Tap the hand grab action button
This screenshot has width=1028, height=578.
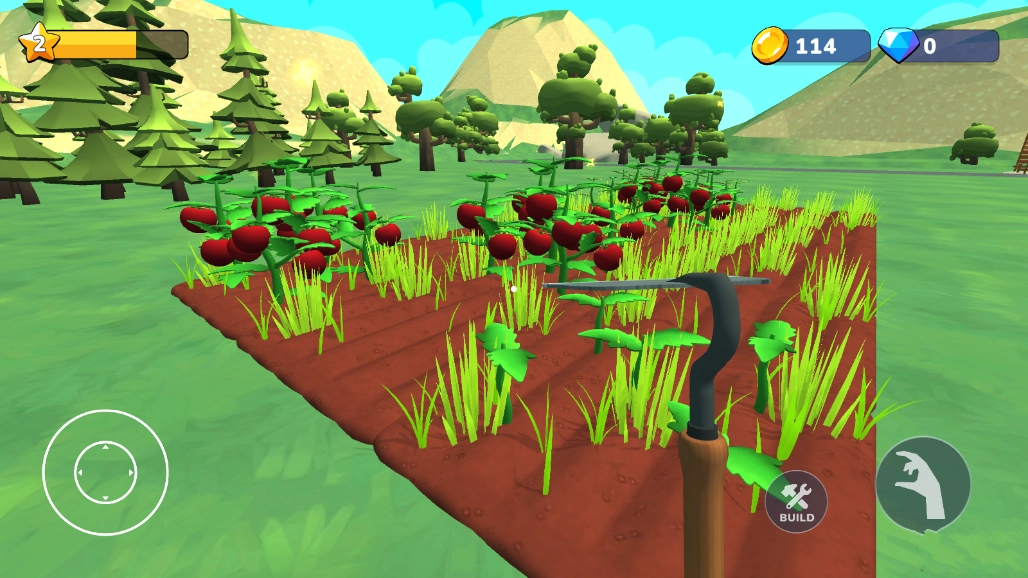click(x=922, y=484)
